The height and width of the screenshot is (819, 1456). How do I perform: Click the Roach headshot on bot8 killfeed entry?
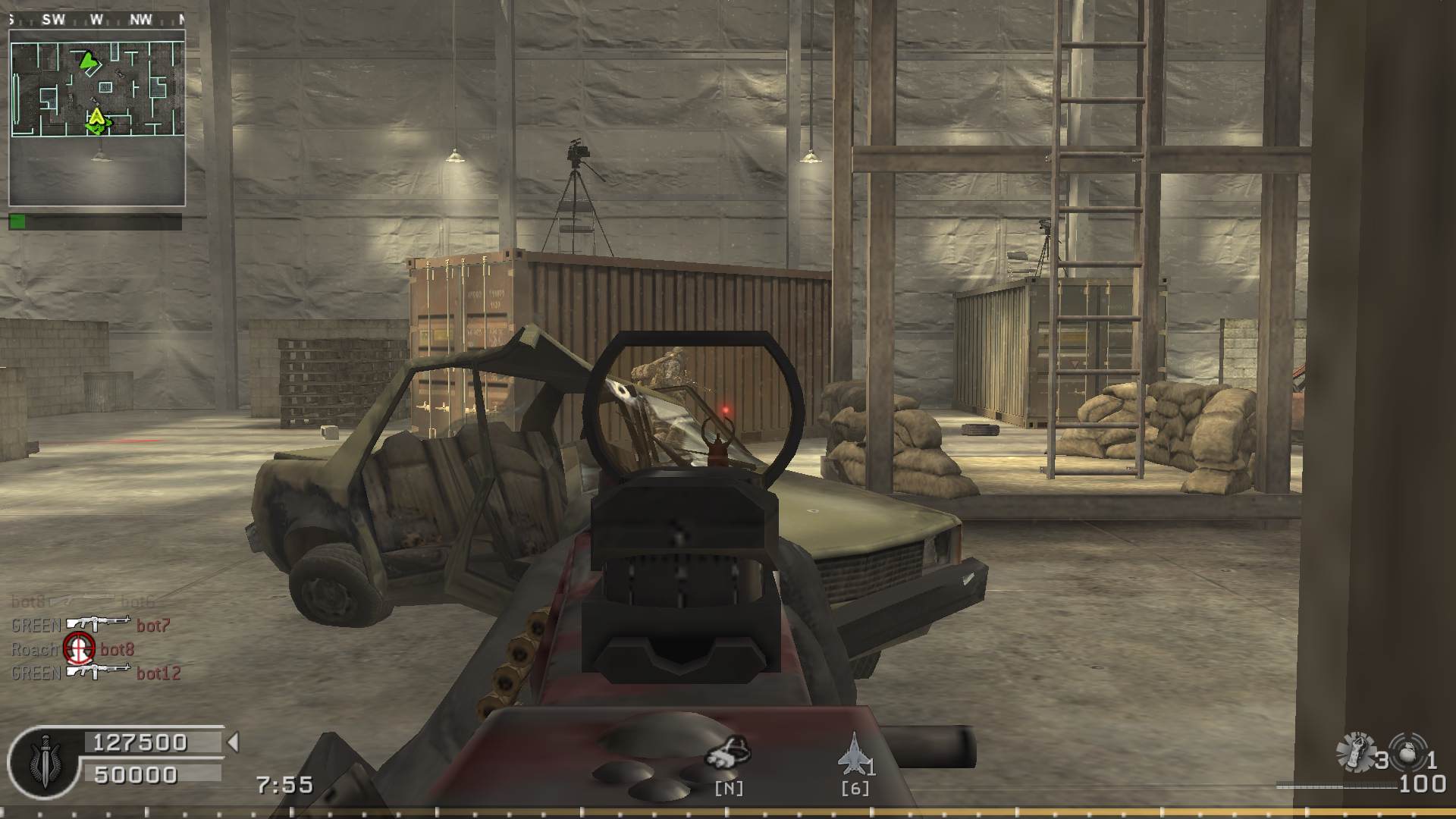[74, 649]
